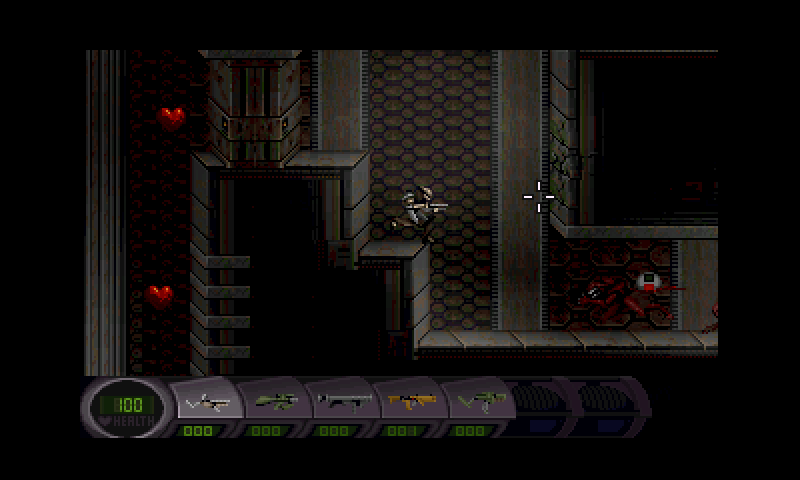Select the white laser rifle weapon slot
This screenshot has width=800, height=480.
coord(209,401)
